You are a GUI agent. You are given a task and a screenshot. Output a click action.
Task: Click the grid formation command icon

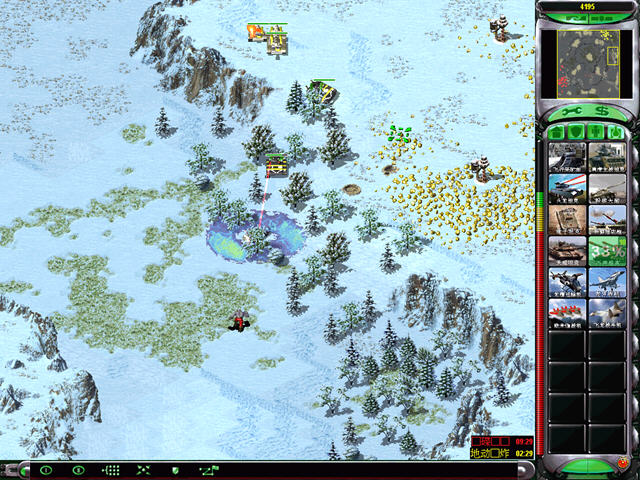tap(111, 470)
